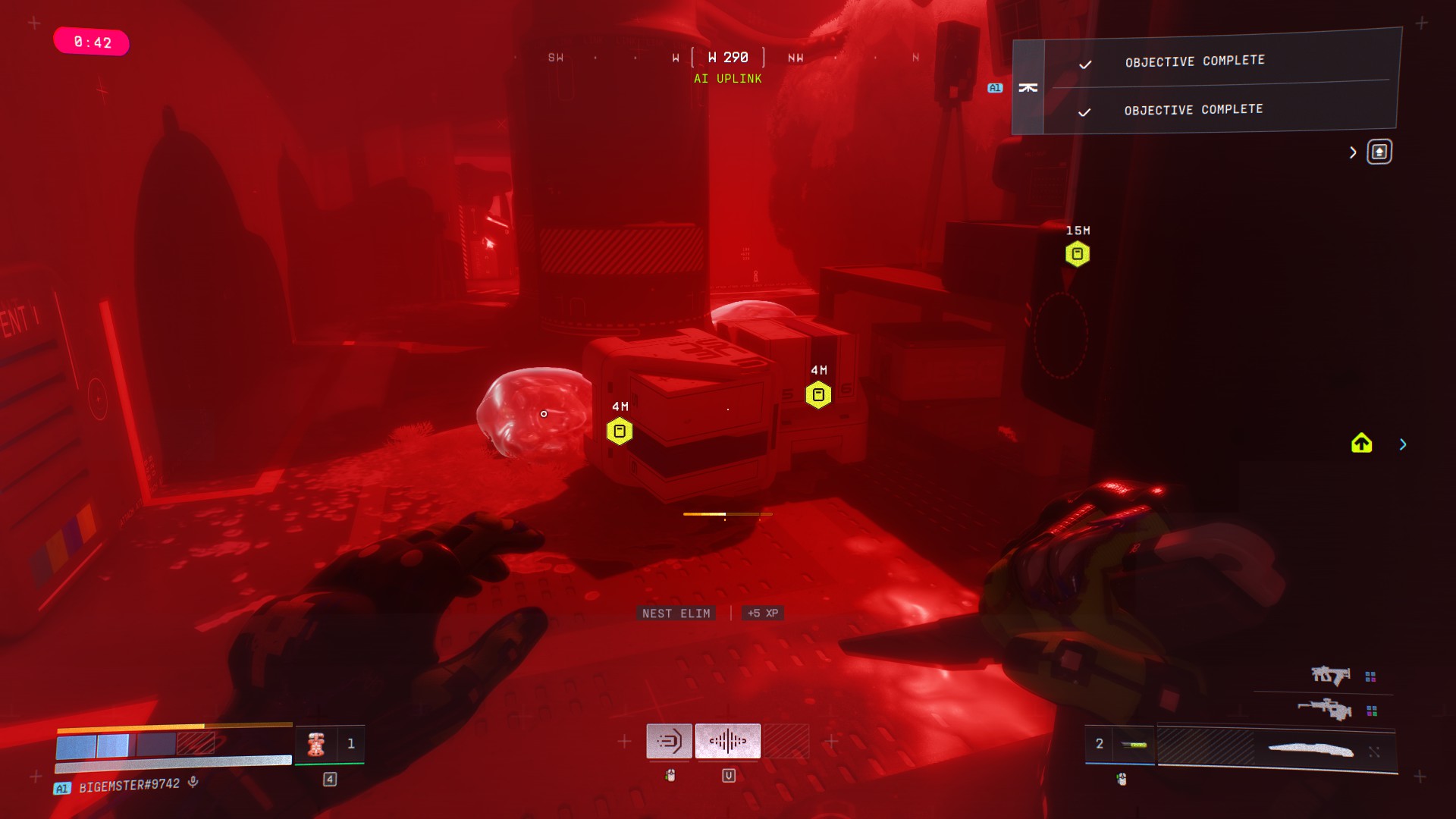
Task: Toggle the microphone icon by player name
Action: [193, 782]
